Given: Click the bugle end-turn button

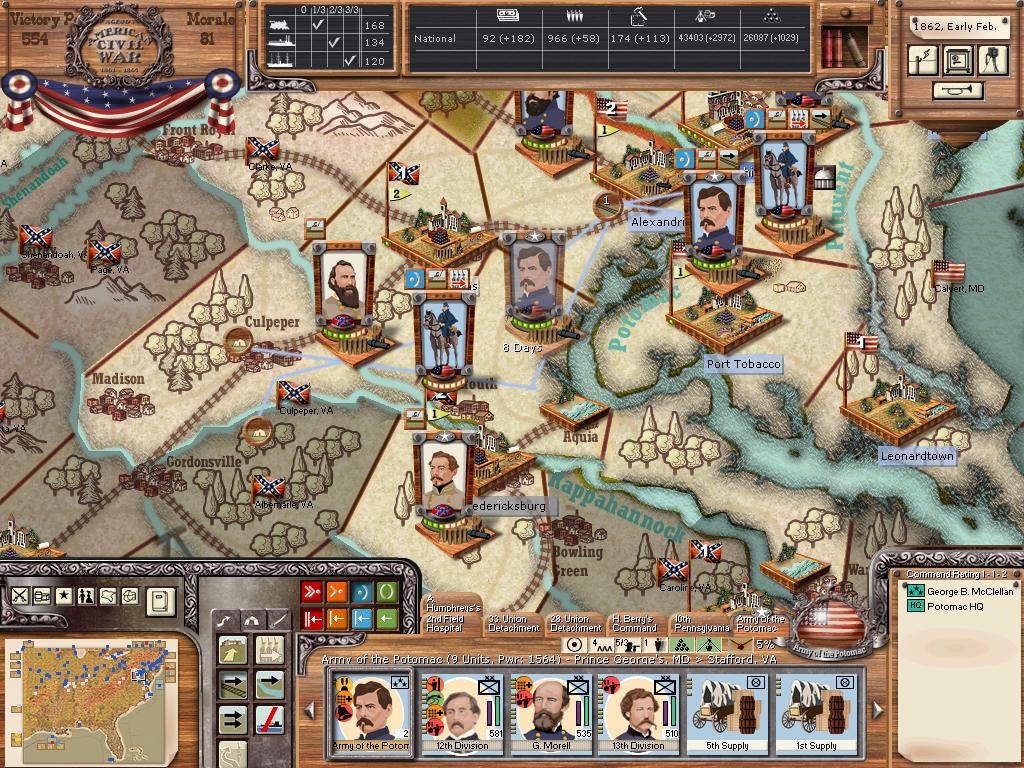Looking at the screenshot, I should (957, 91).
